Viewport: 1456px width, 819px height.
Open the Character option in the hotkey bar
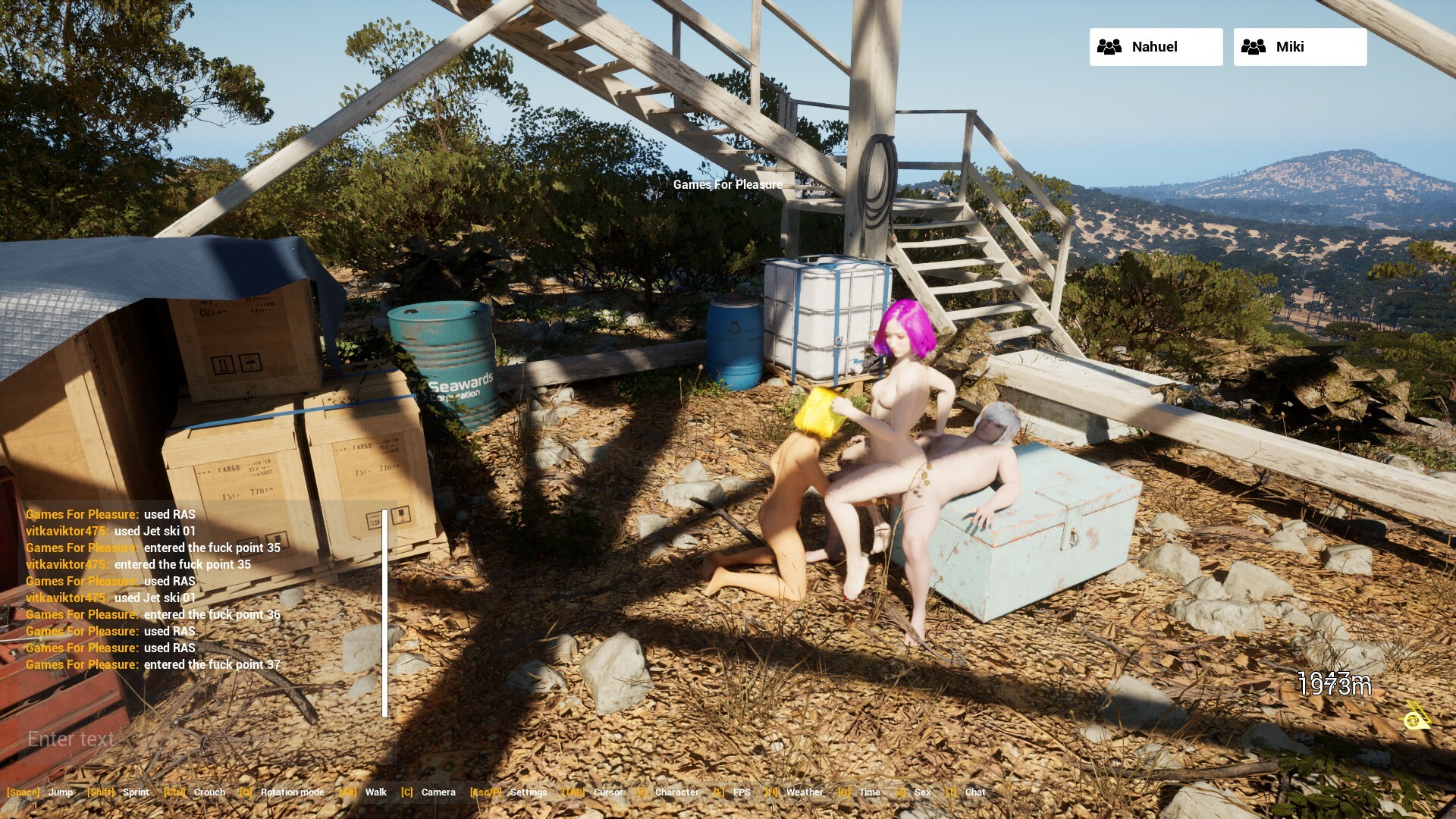(677, 792)
